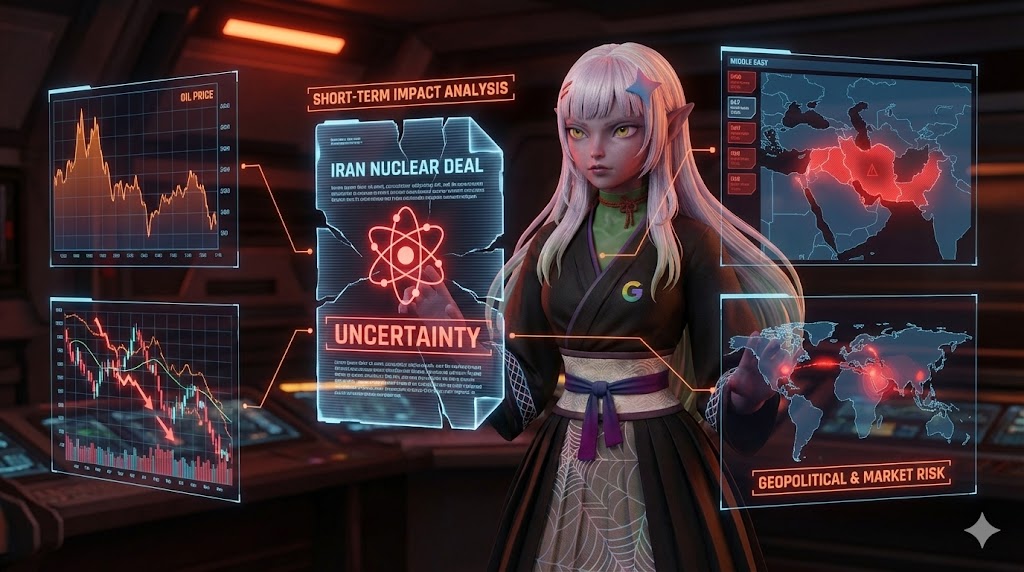Activate the glowing red atom icon
Viewport: 1024px width, 572px height.
click(x=404, y=255)
